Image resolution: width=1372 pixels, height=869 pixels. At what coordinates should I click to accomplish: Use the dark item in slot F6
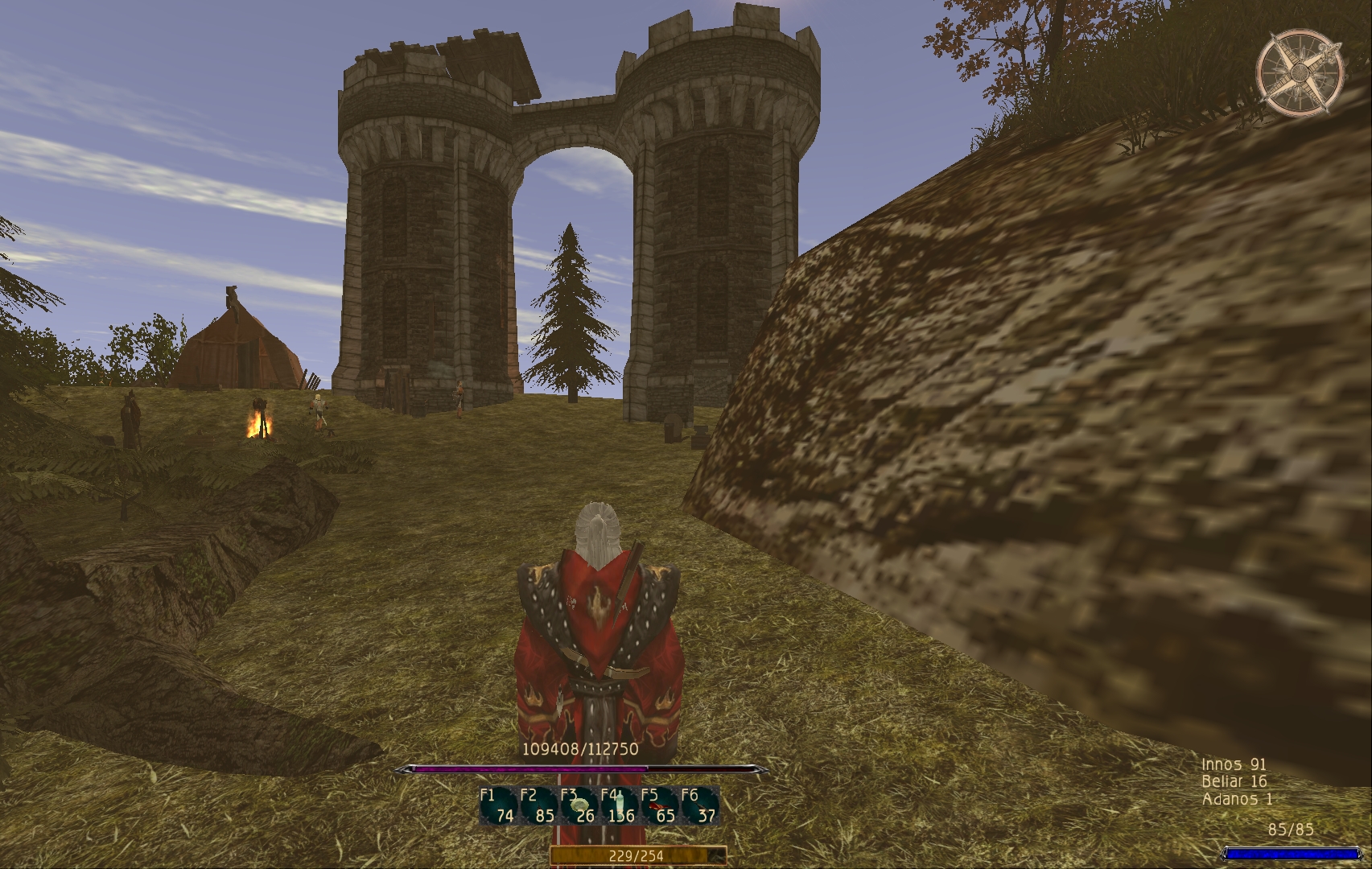pyautogui.click(x=699, y=806)
